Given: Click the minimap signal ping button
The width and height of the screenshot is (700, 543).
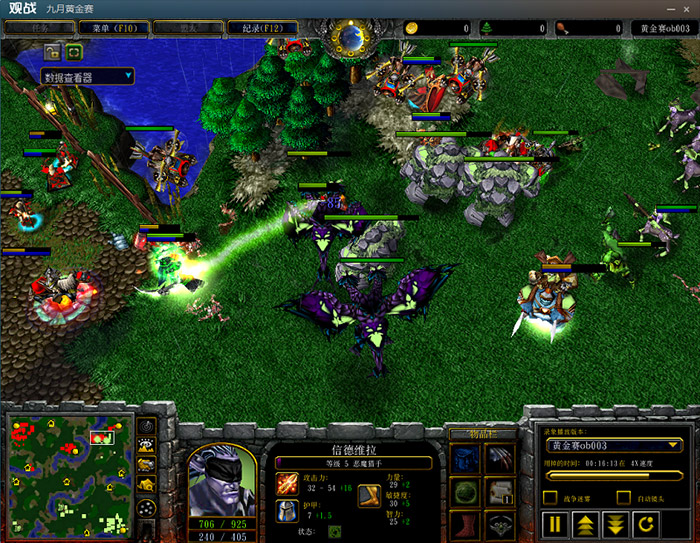Looking at the screenshot, I should tap(146, 425).
